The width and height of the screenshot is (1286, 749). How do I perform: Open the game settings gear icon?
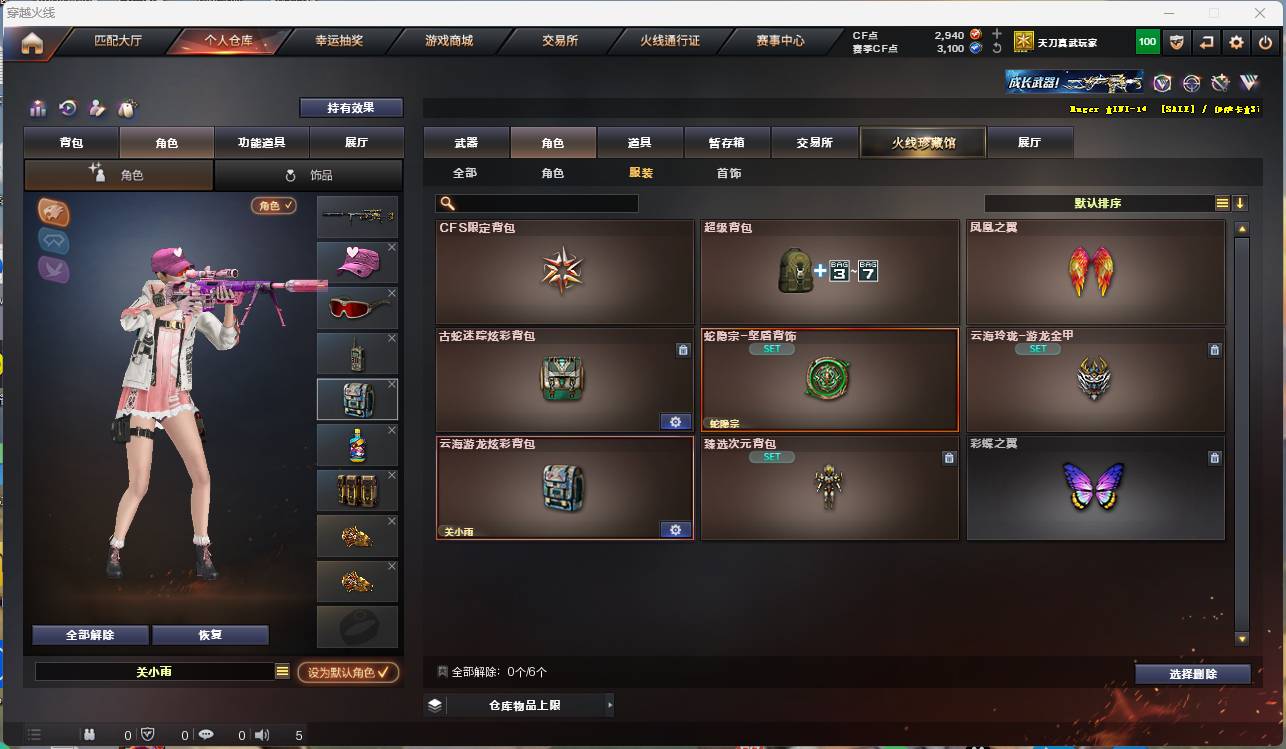pyautogui.click(x=1236, y=42)
